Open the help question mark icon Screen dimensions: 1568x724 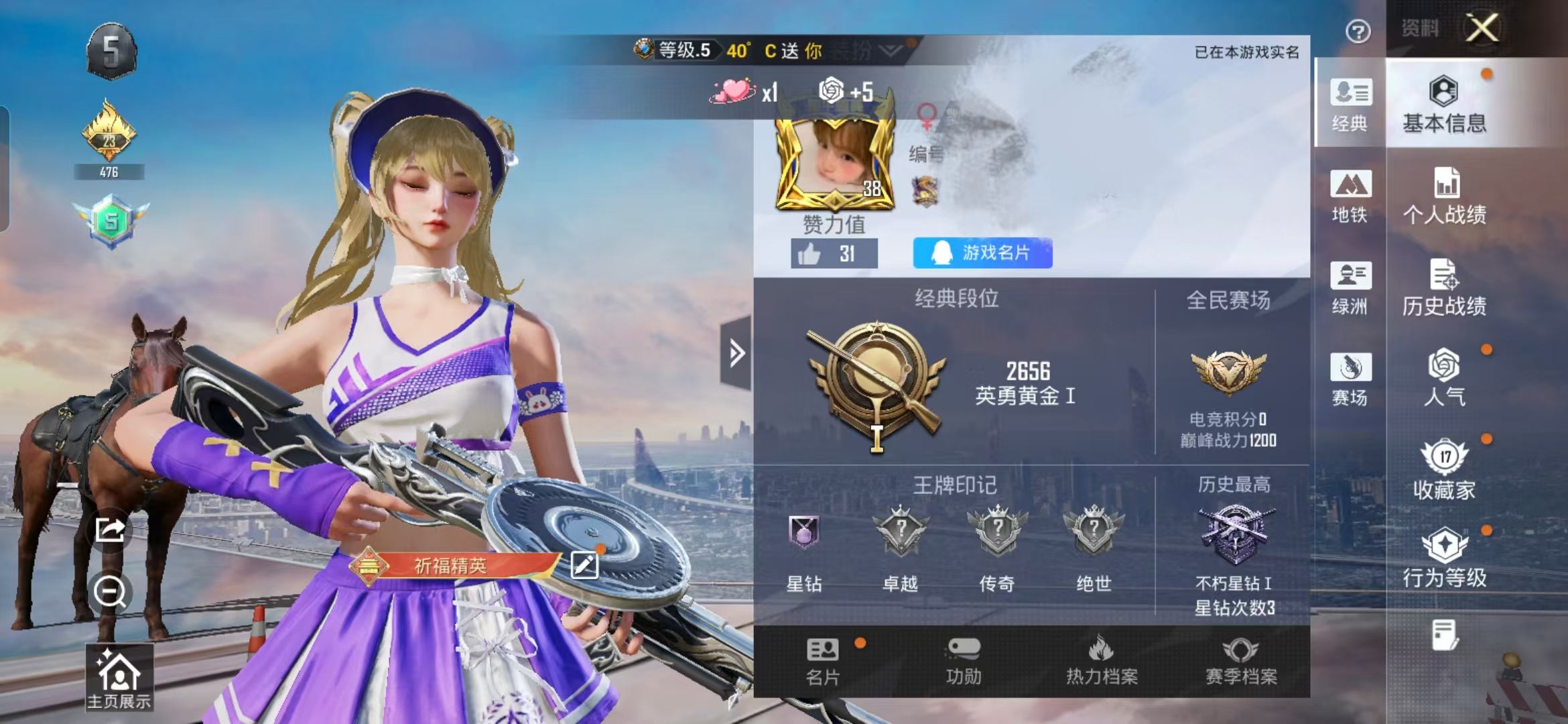[x=1358, y=32]
